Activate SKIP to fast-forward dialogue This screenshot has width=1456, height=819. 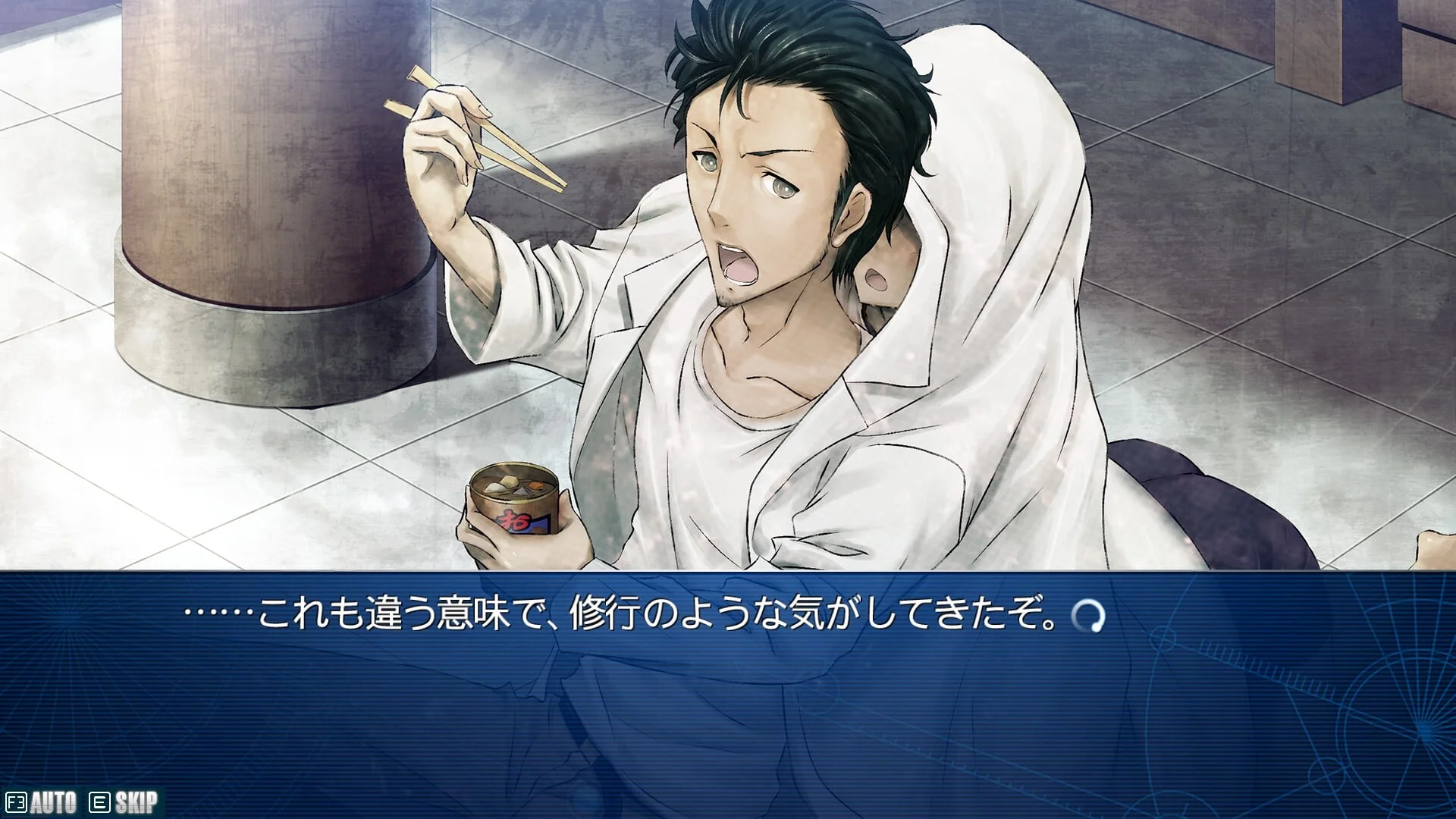pos(125,802)
